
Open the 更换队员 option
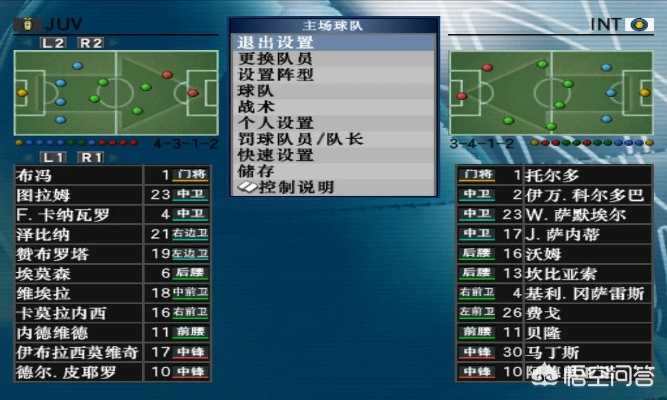coord(275,59)
